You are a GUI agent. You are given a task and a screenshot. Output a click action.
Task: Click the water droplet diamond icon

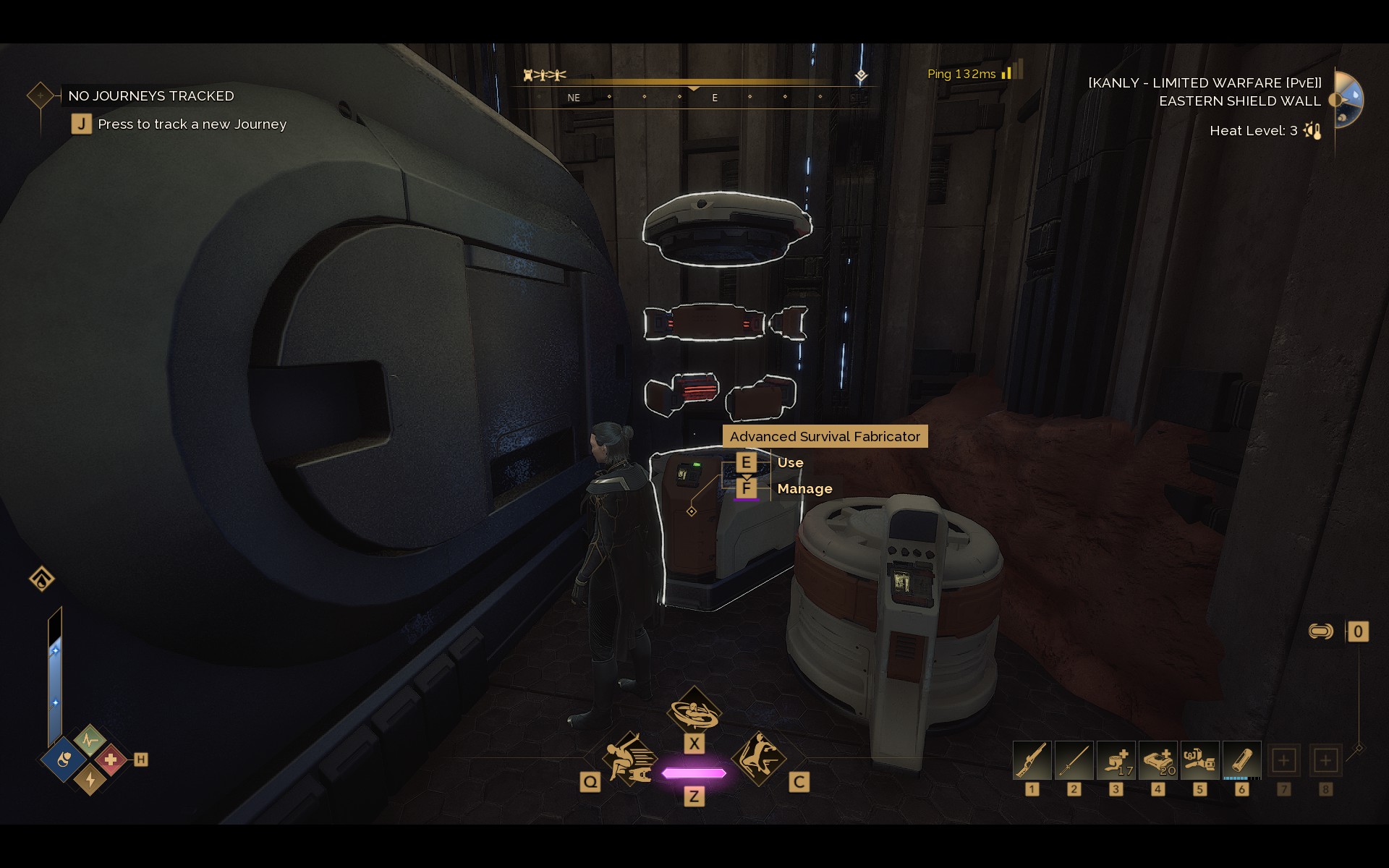[42, 579]
